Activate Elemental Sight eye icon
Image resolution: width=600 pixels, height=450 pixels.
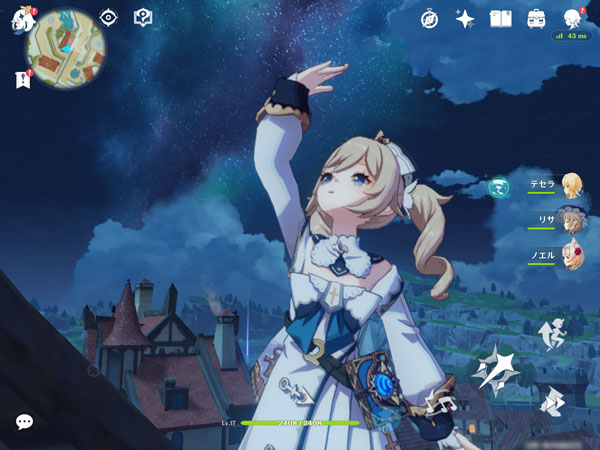pyautogui.click(x=109, y=18)
